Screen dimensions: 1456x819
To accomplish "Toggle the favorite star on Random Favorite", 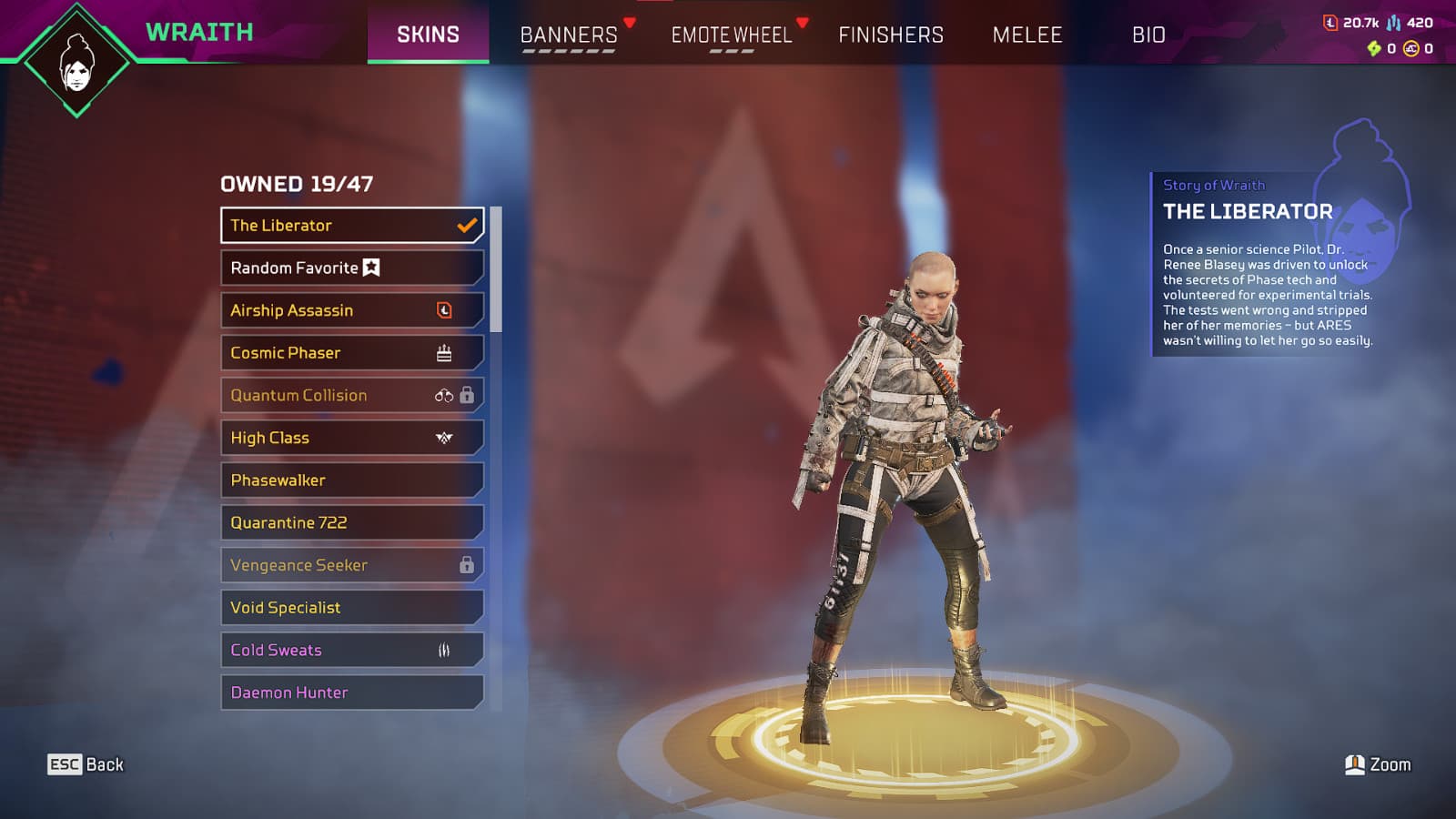I will pos(370,267).
